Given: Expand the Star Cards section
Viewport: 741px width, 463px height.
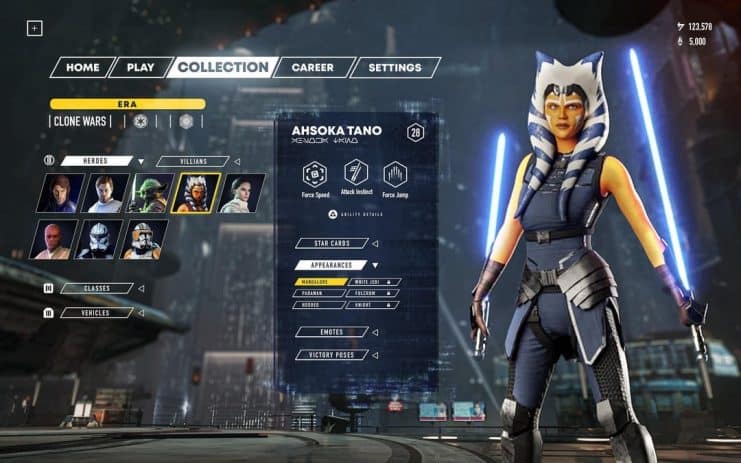Looking at the screenshot, I should pos(332,243).
